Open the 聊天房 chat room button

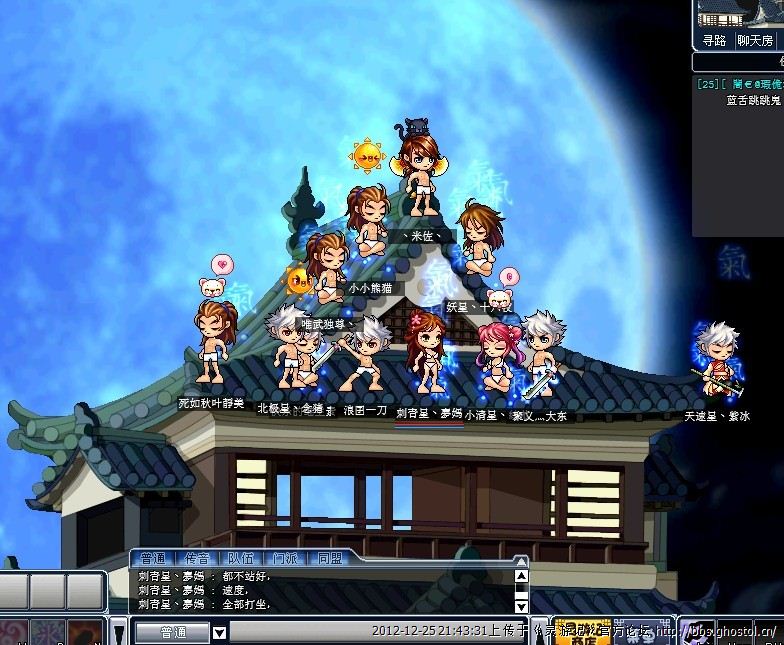click(755, 41)
